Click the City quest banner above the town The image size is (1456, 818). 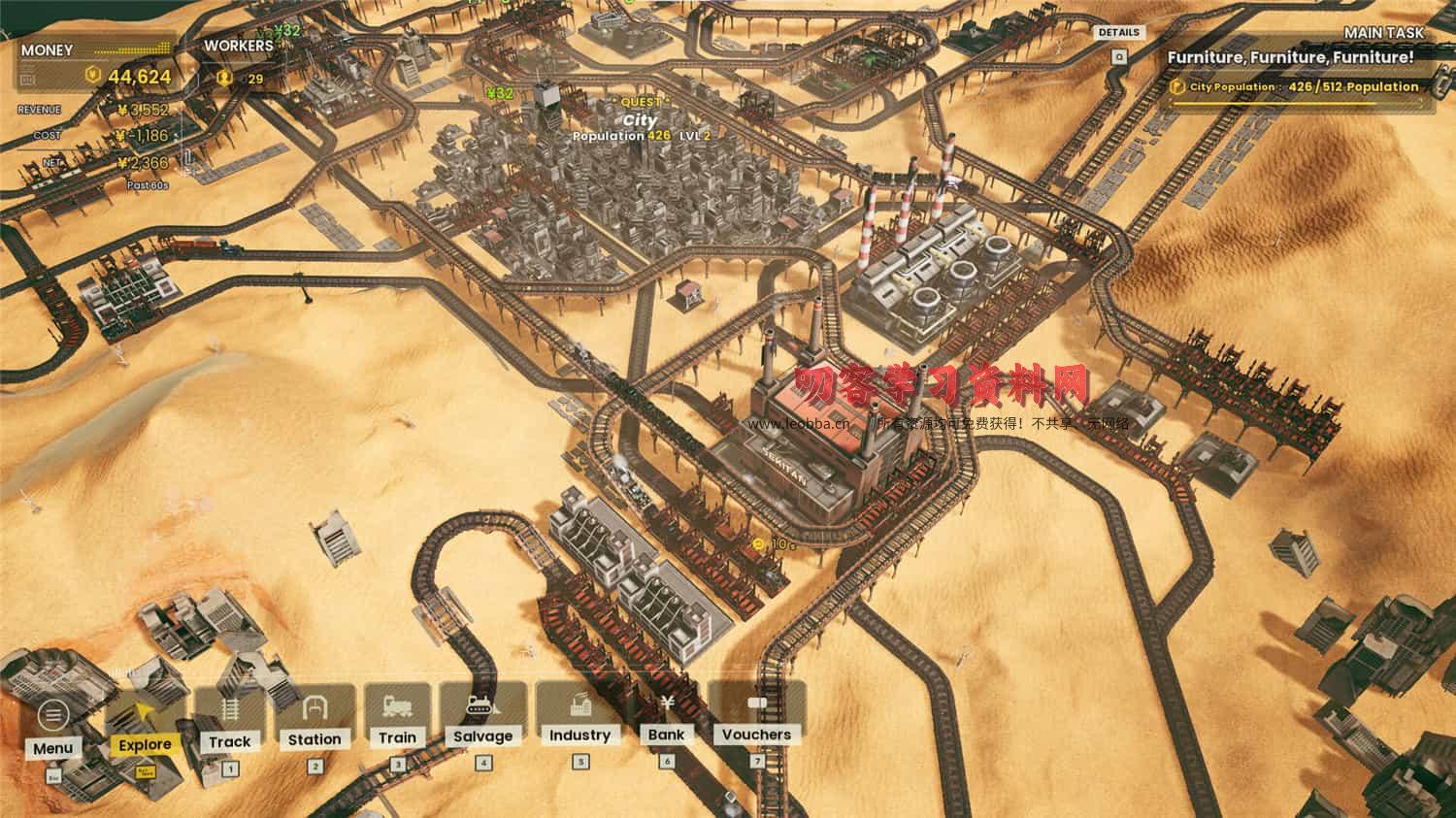pyautogui.click(x=641, y=118)
